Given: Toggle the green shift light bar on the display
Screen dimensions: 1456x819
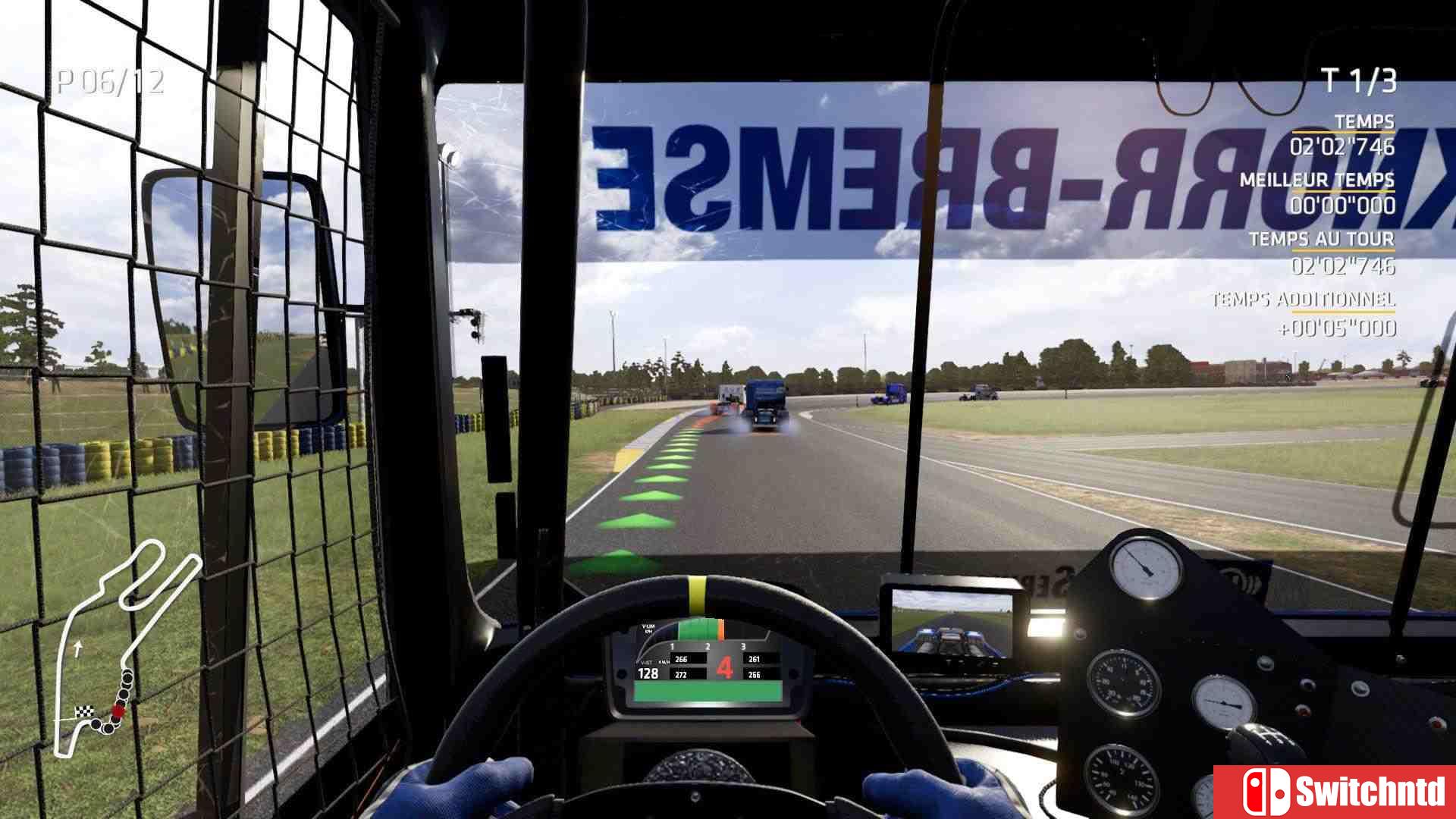Looking at the screenshot, I should (x=696, y=629).
